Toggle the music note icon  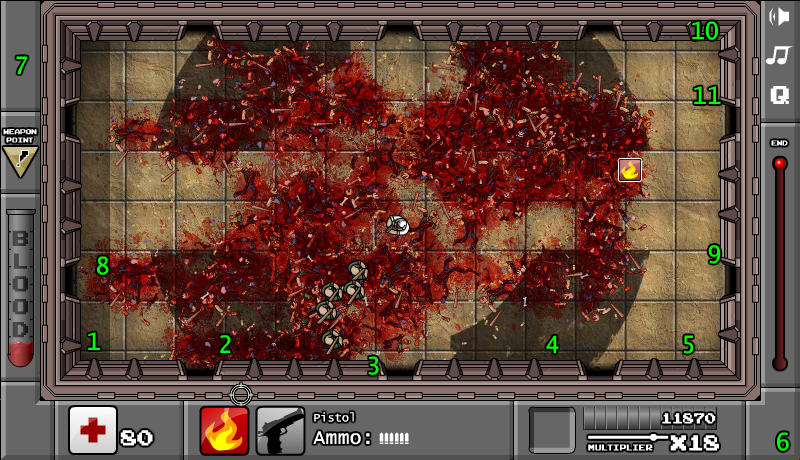click(778, 55)
